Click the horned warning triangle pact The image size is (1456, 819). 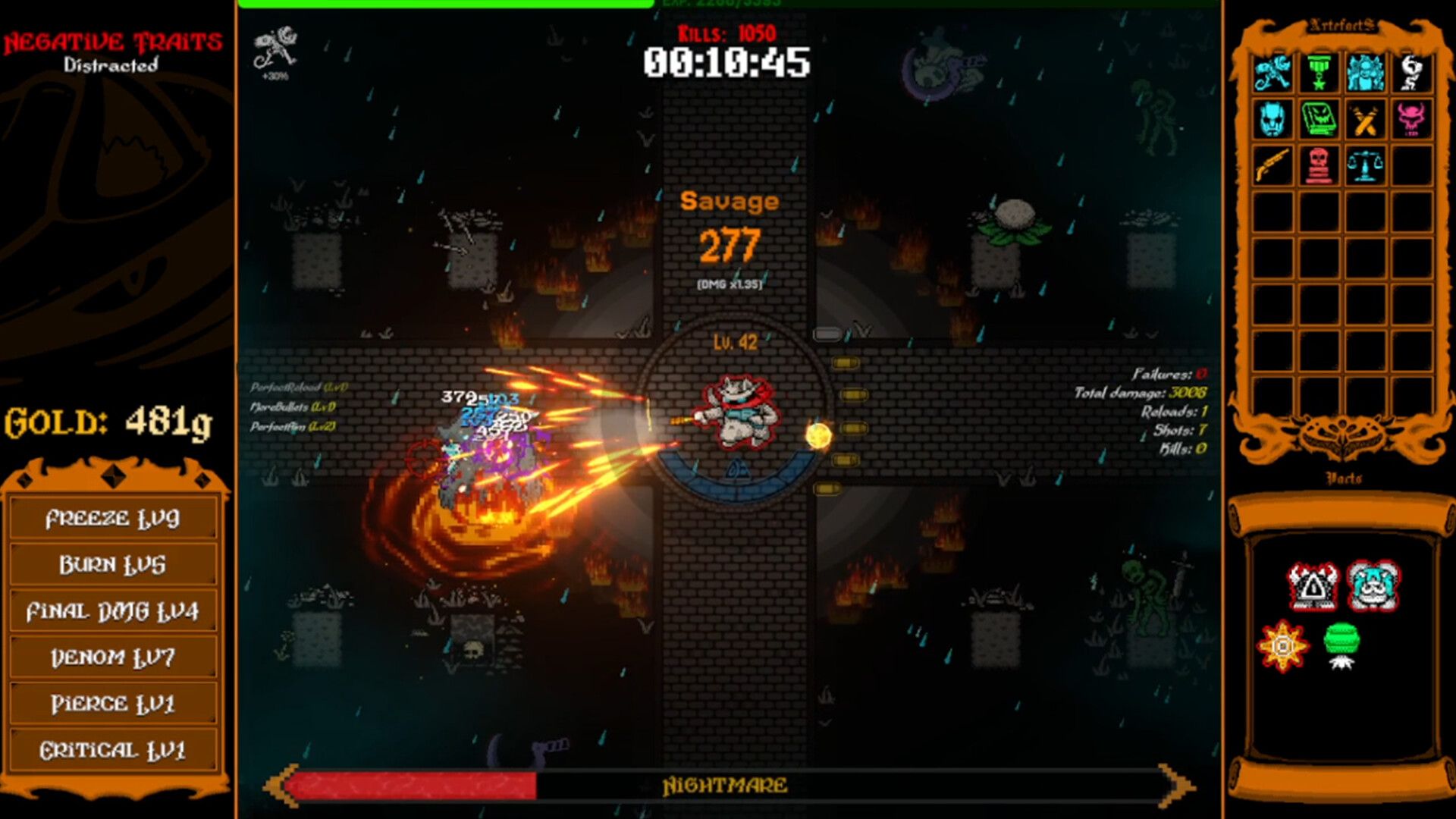1313,586
